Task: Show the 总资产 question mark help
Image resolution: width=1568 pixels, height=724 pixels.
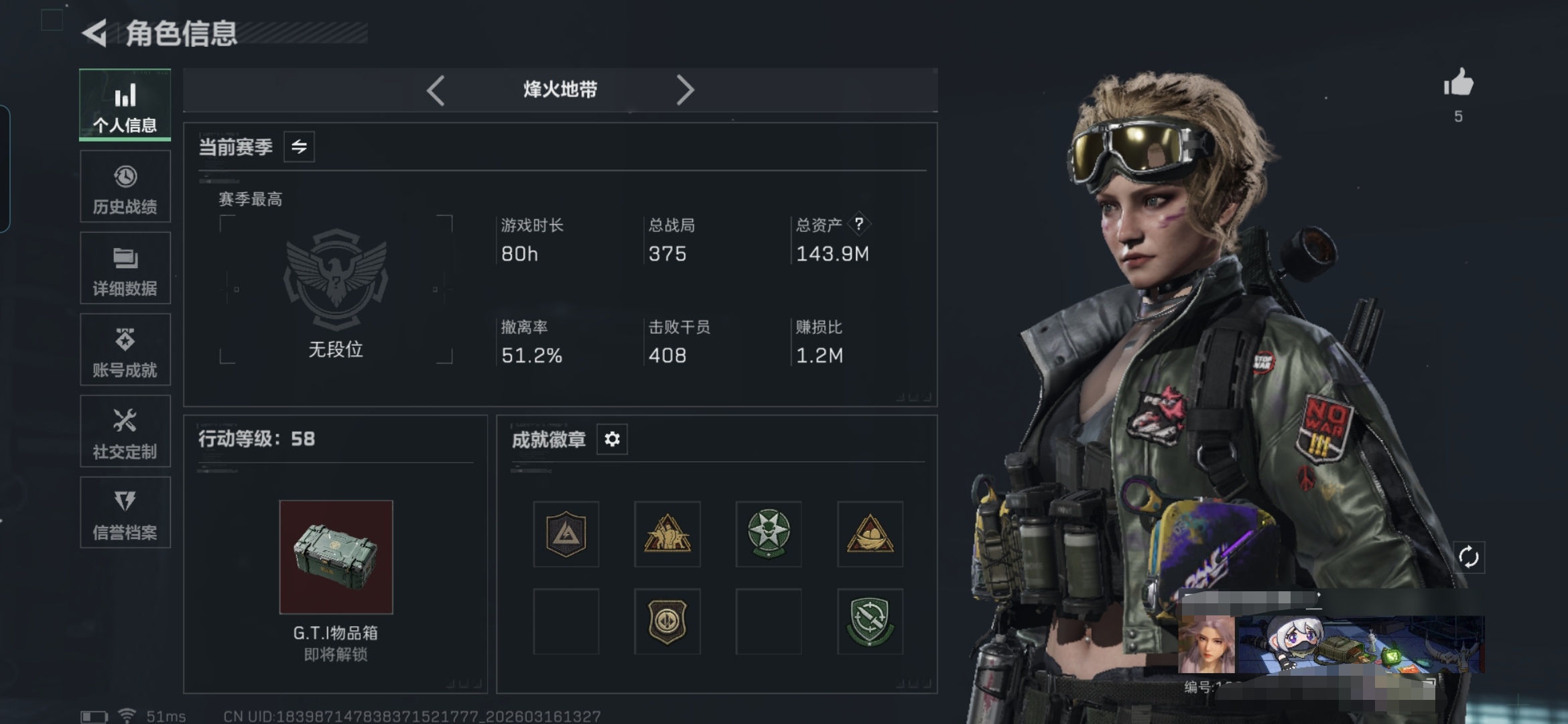Action: click(859, 224)
